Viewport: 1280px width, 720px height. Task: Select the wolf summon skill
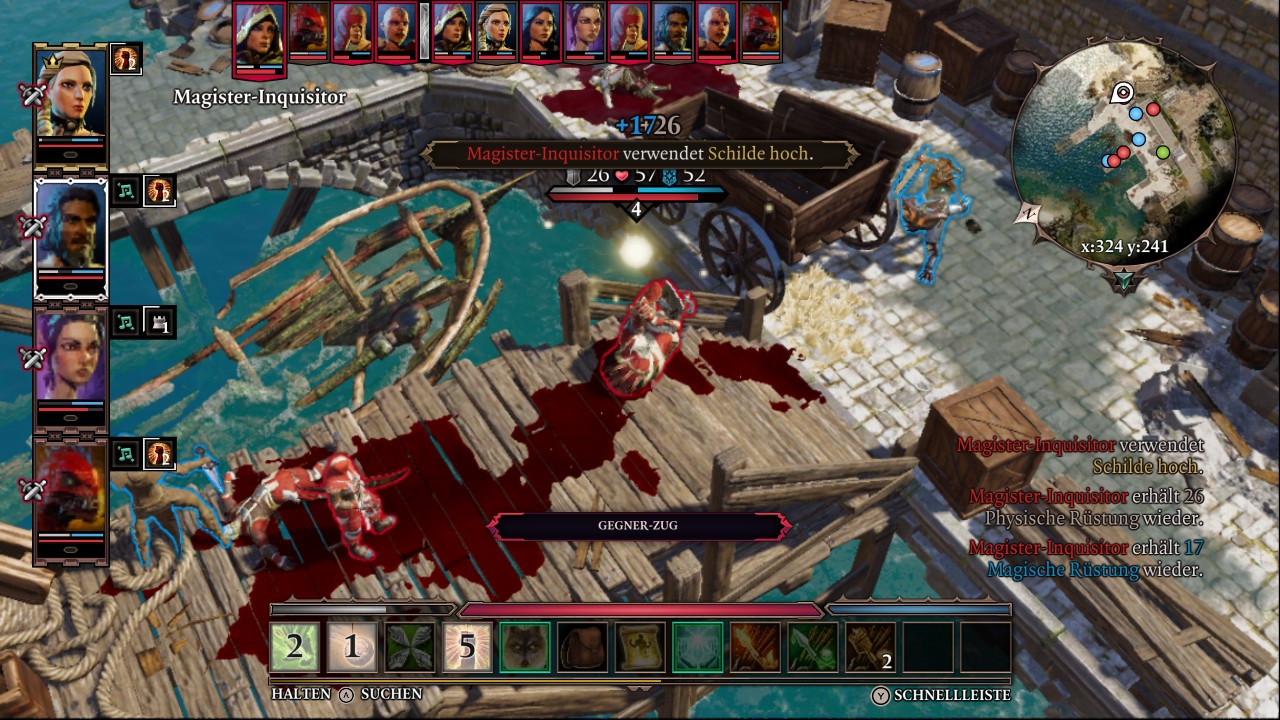(525, 647)
